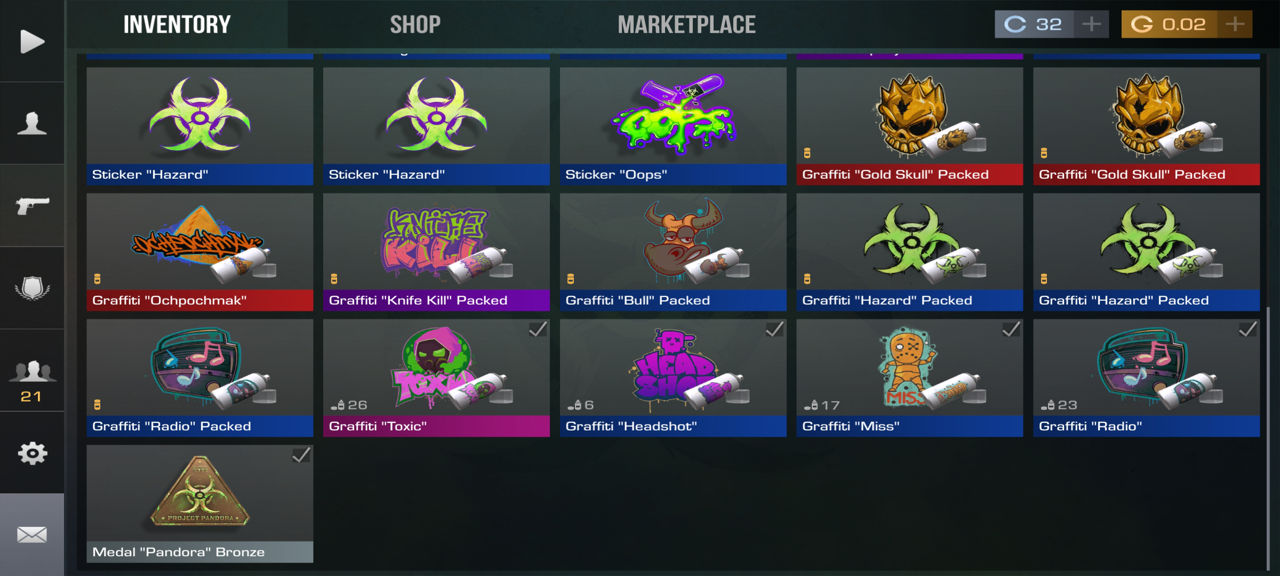
Task: Pick Graffiti "Radio" Packed item
Action: tap(200, 377)
